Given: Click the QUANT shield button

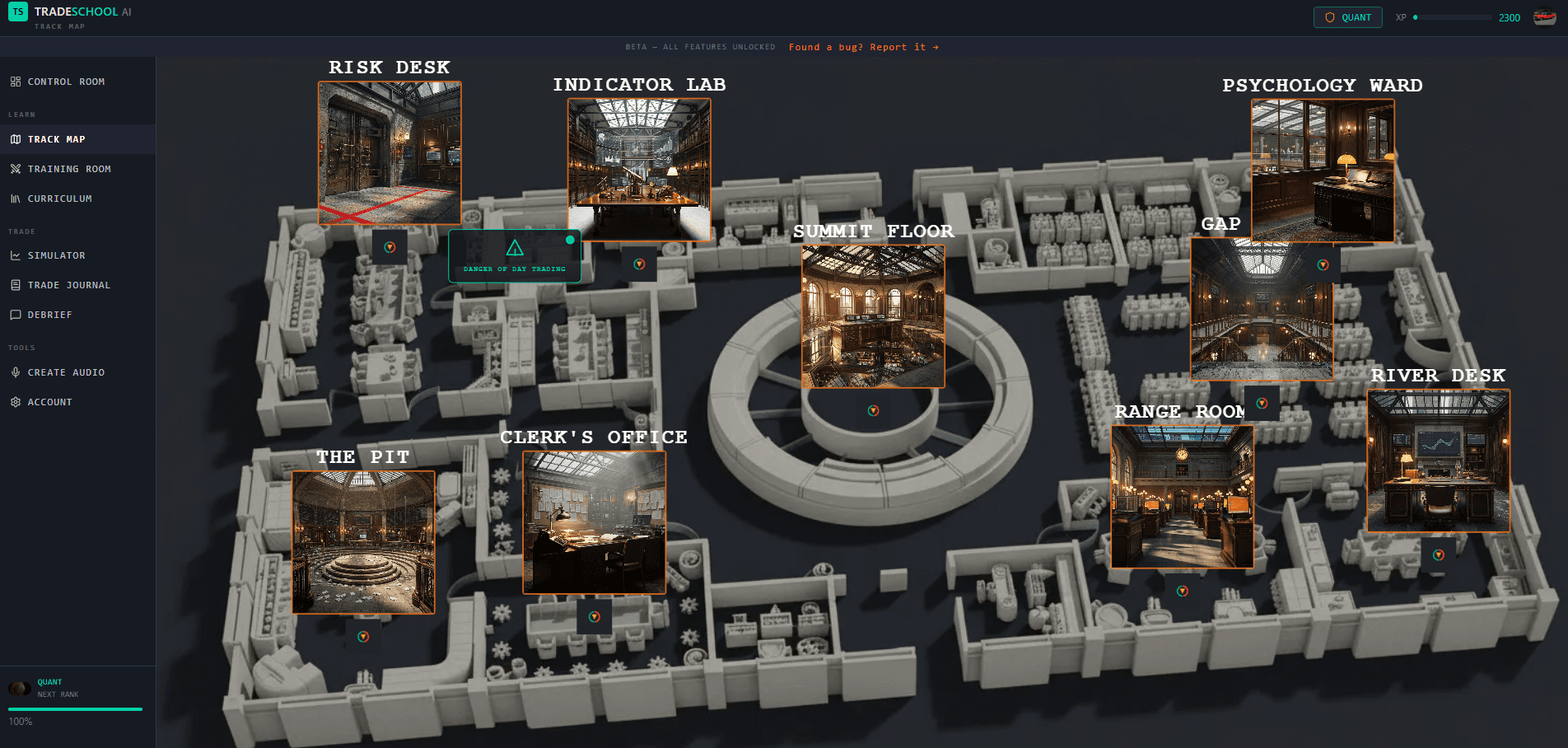Looking at the screenshot, I should tap(1347, 16).
